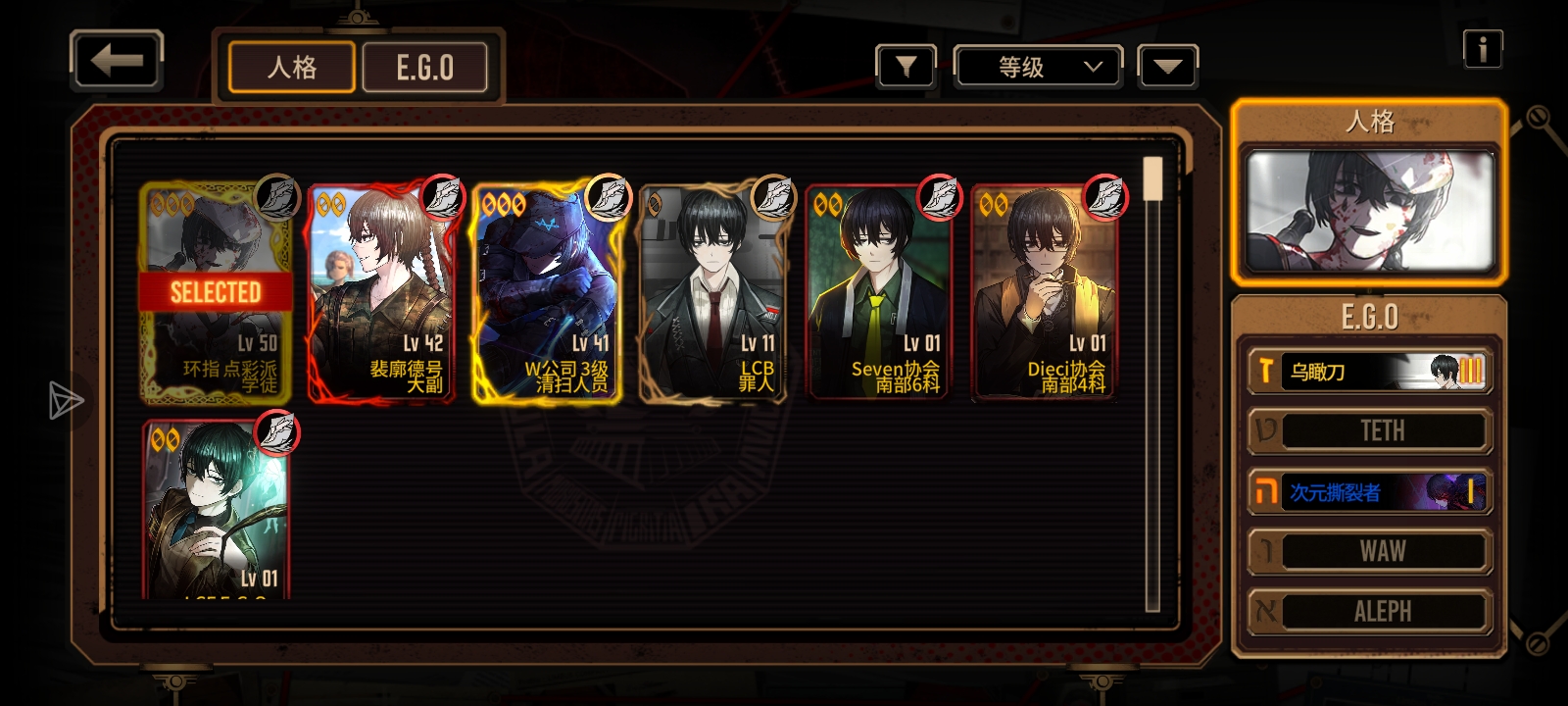This screenshot has width=1568, height=706.
Task: Switch to the E.G.O tab
Action: click(x=425, y=68)
